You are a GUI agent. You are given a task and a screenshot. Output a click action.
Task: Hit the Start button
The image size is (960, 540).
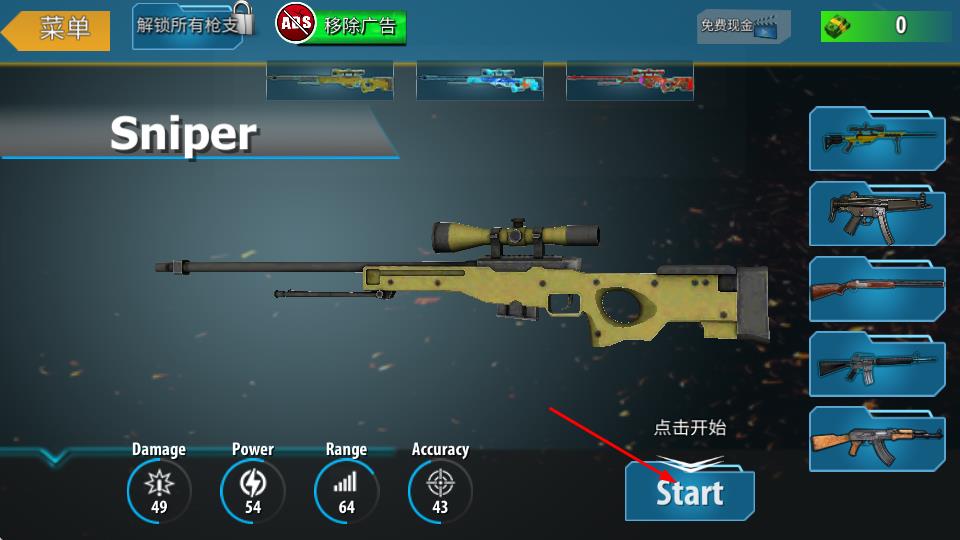click(689, 492)
